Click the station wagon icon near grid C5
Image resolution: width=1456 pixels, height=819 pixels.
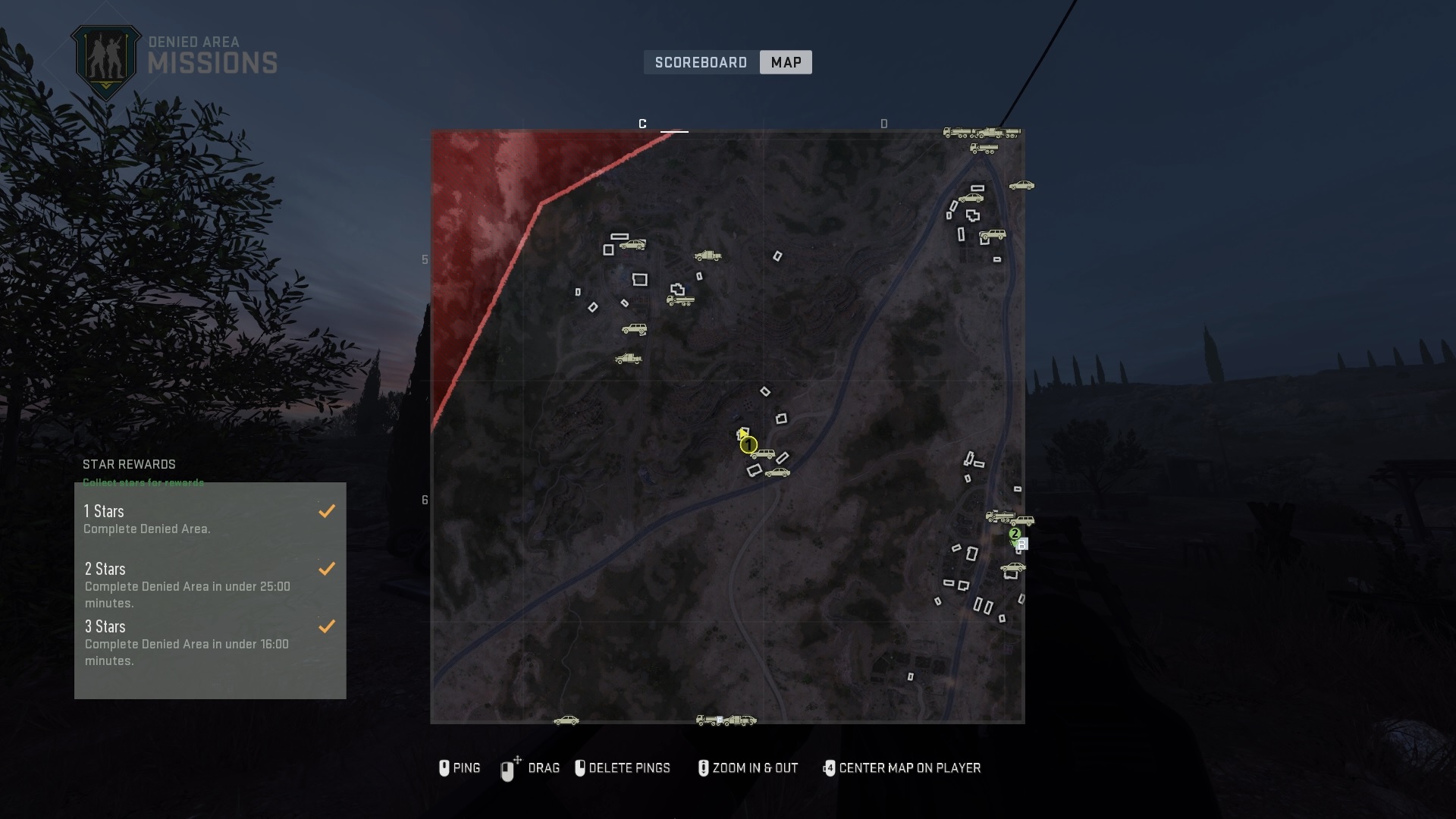(633, 244)
